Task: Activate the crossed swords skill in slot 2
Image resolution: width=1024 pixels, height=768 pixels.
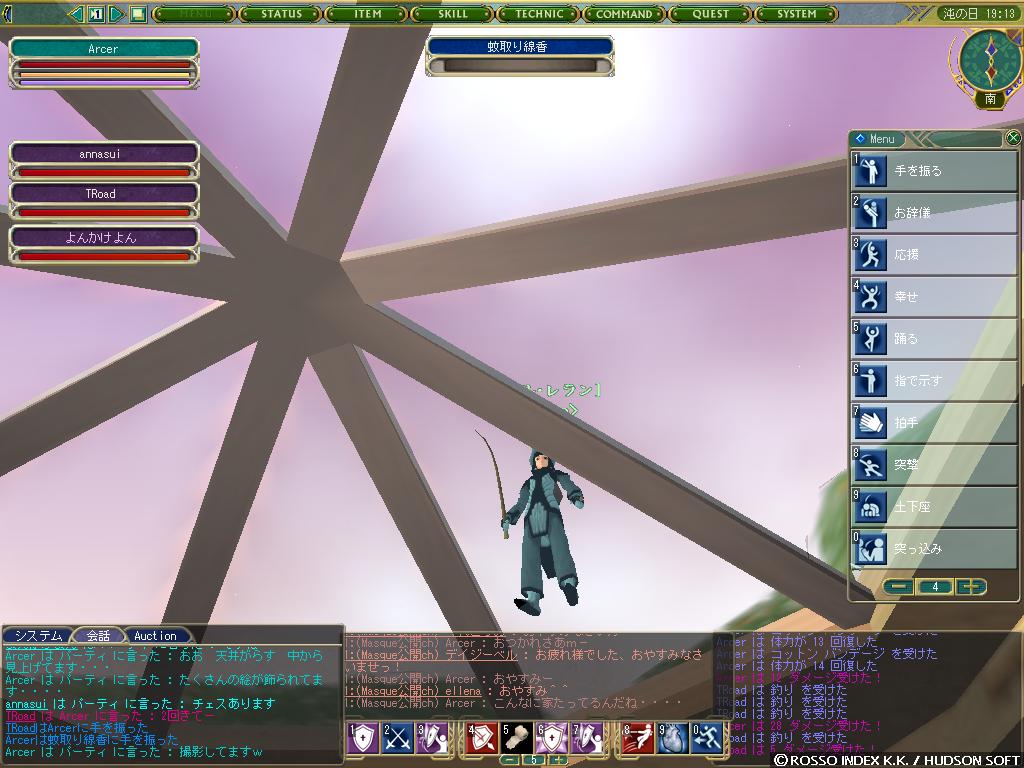Action: click(399, 738)
